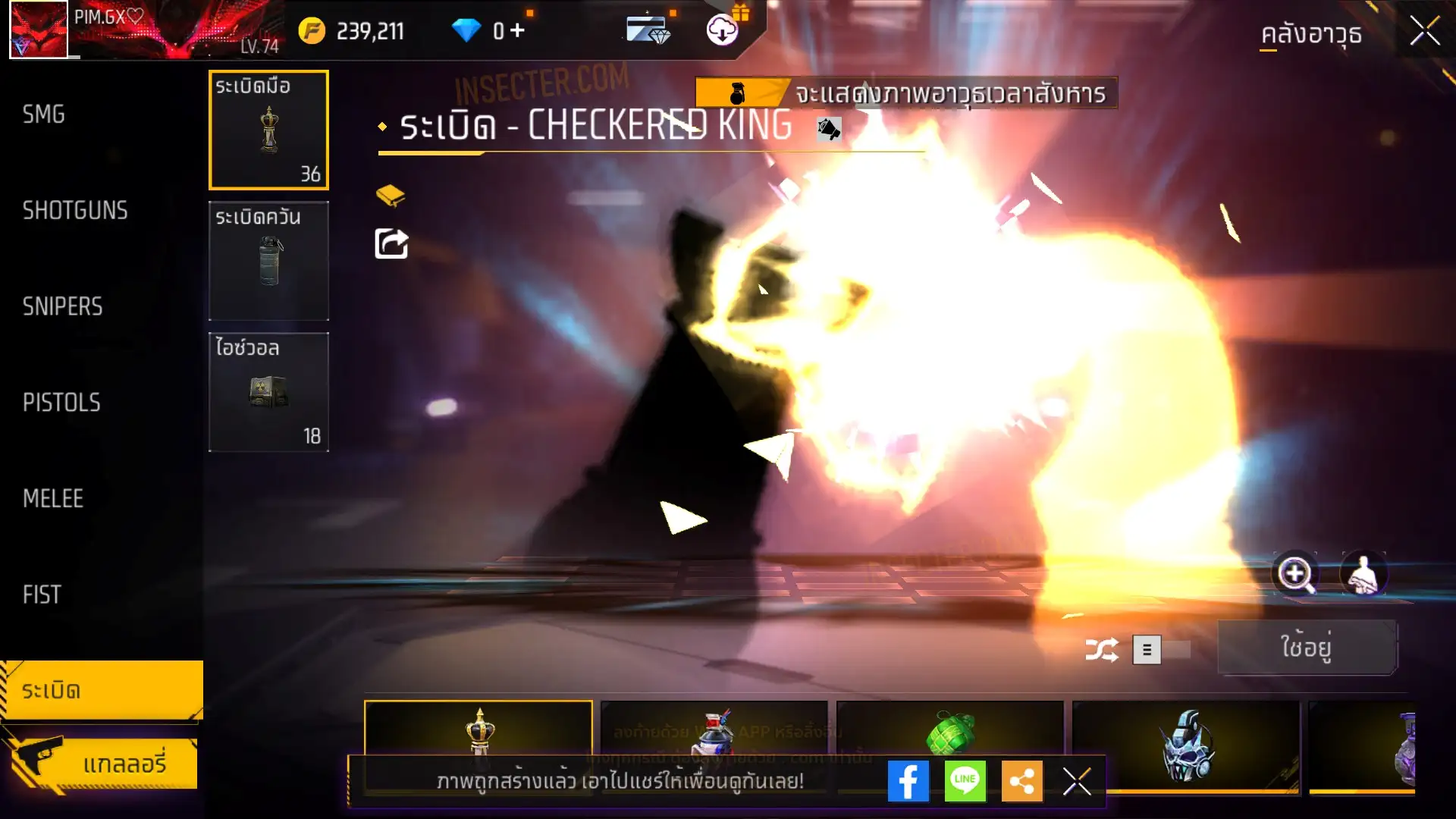1456x819 pixels.
Task: Close the weapon vault screen
Action: [1424, 32]
